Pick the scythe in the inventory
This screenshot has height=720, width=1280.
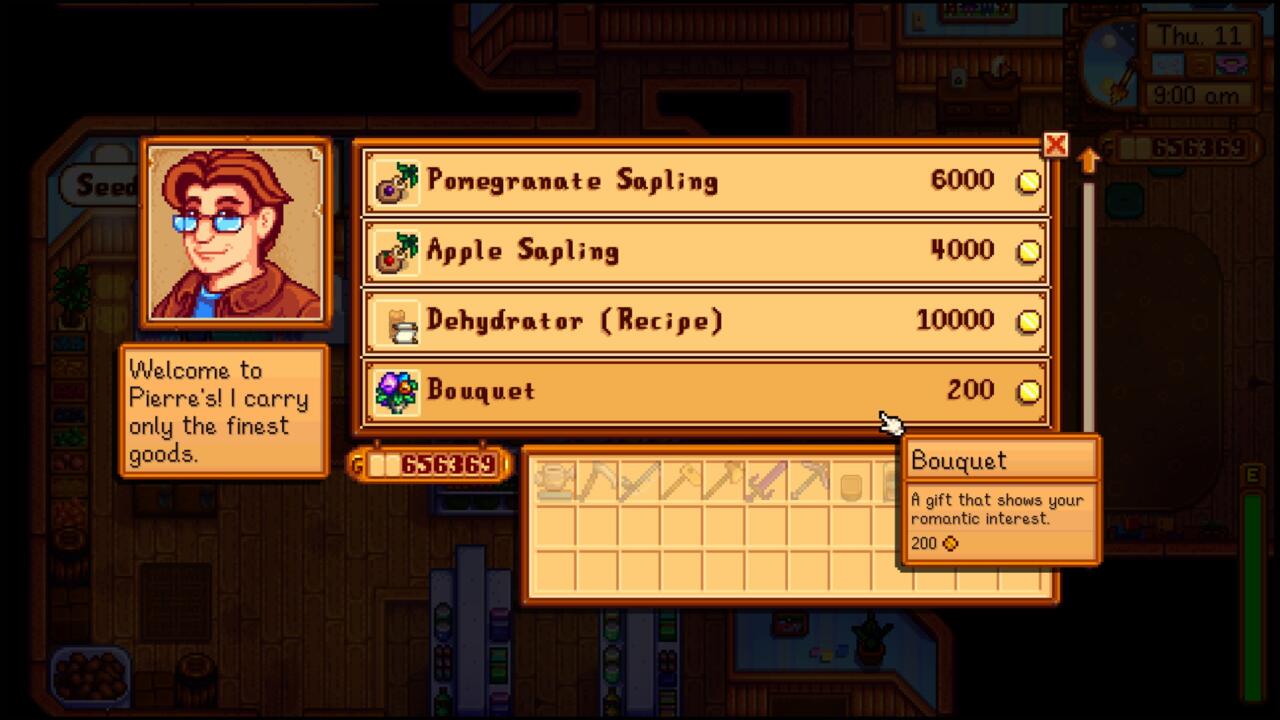coord(596,482)
